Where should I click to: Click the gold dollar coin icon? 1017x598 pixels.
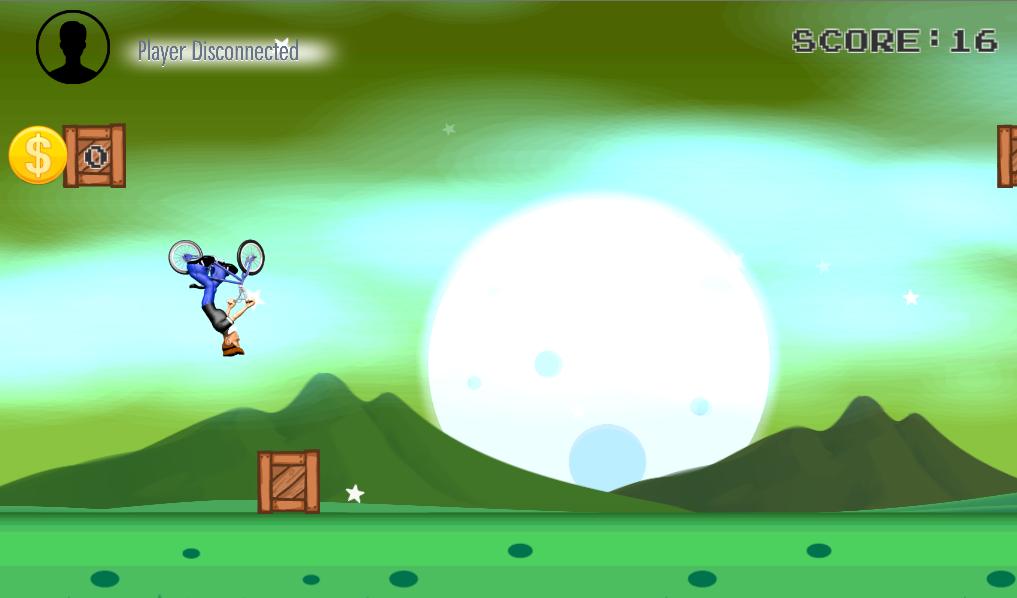37,156
